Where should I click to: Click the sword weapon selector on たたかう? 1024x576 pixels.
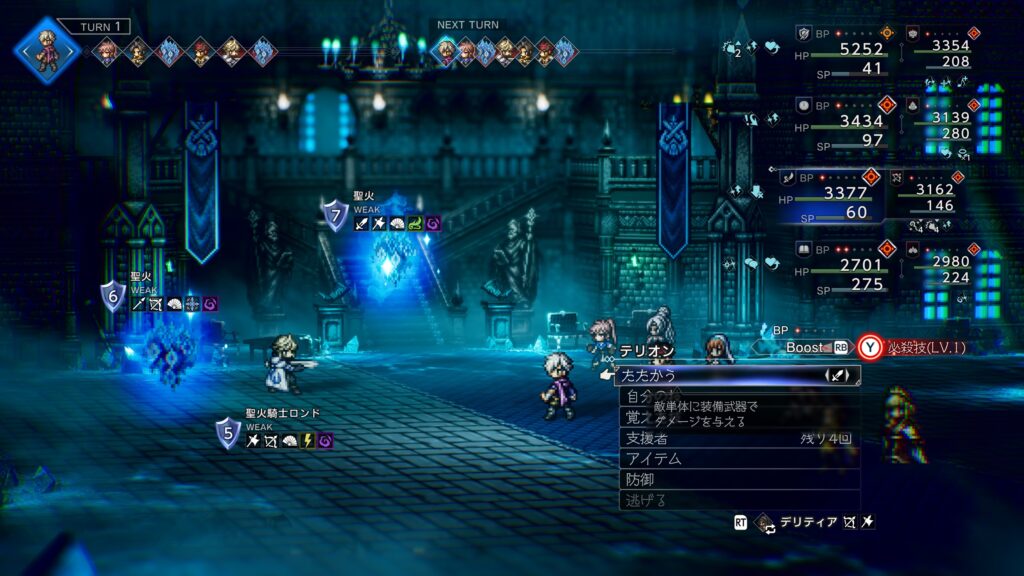(x=838, y=375)
